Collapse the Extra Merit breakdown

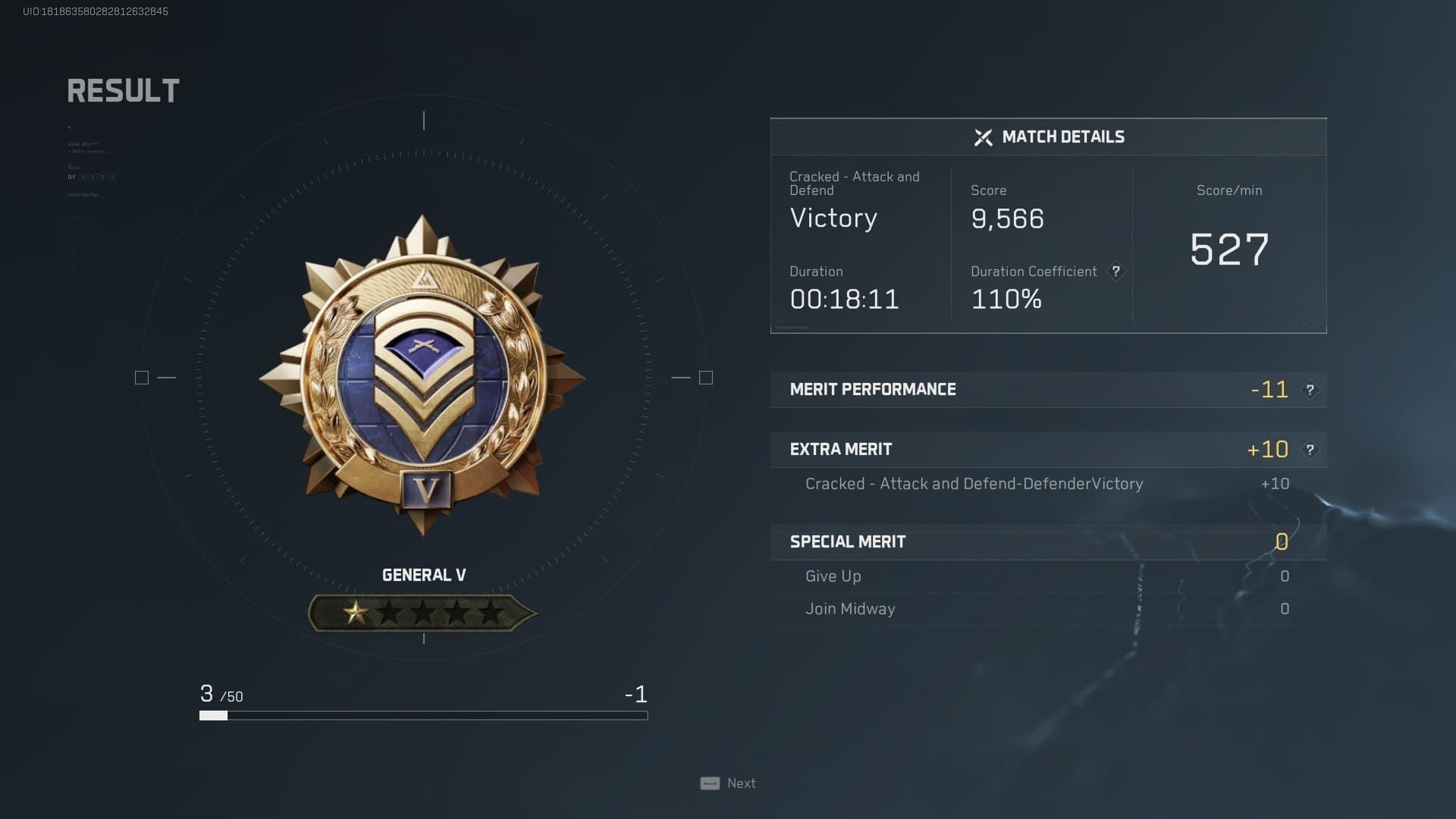click(x=842, y=449)
